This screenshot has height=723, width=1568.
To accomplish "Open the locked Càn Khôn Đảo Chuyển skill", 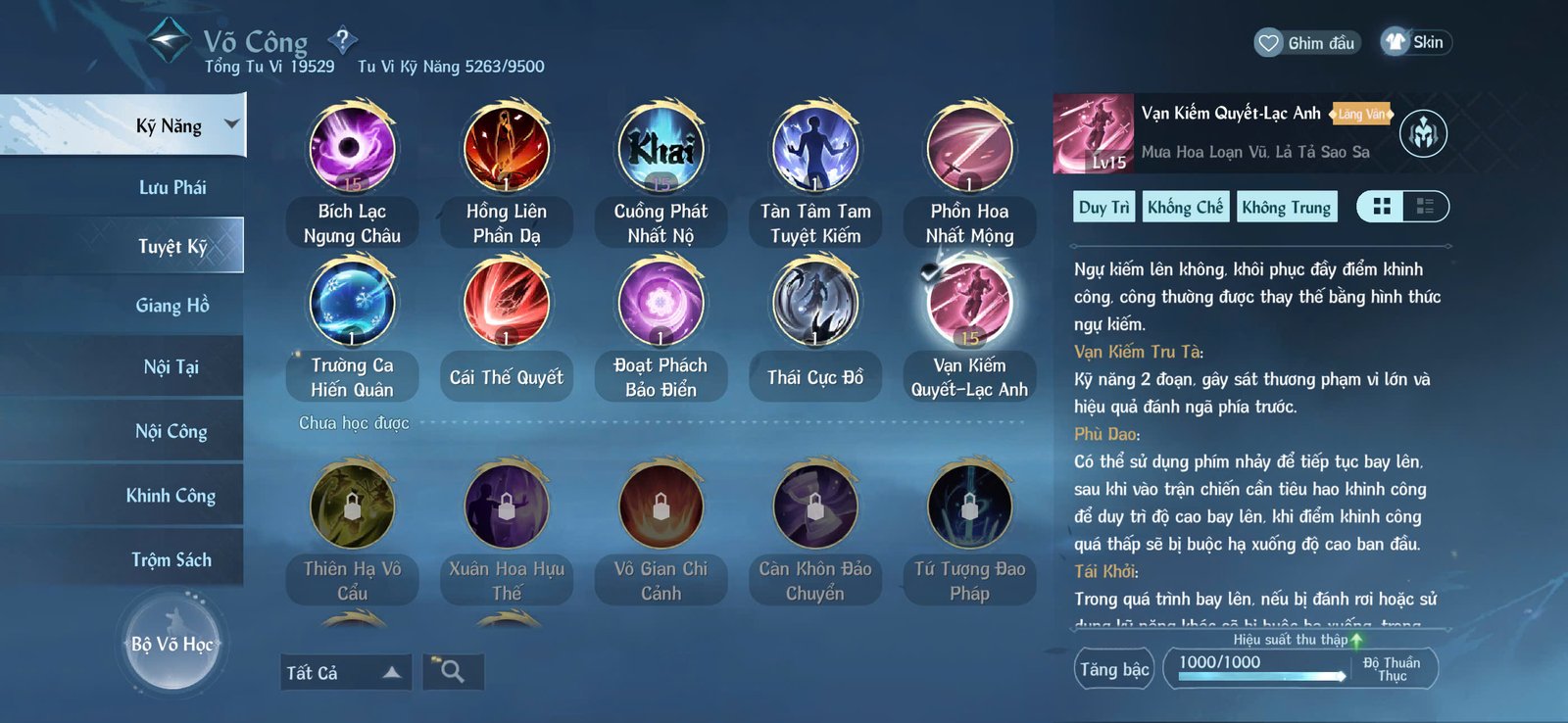I will (814, 505).
